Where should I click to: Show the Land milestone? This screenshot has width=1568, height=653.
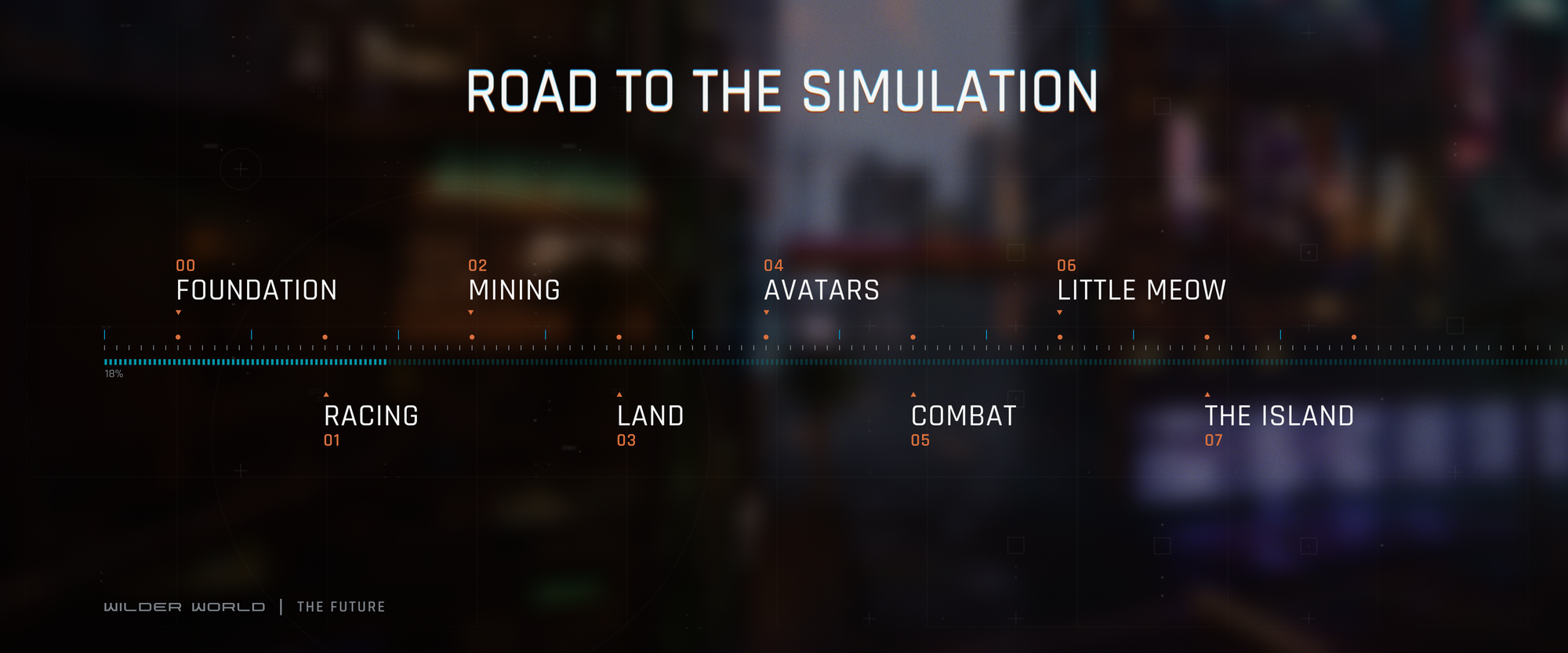click(650, 415)
